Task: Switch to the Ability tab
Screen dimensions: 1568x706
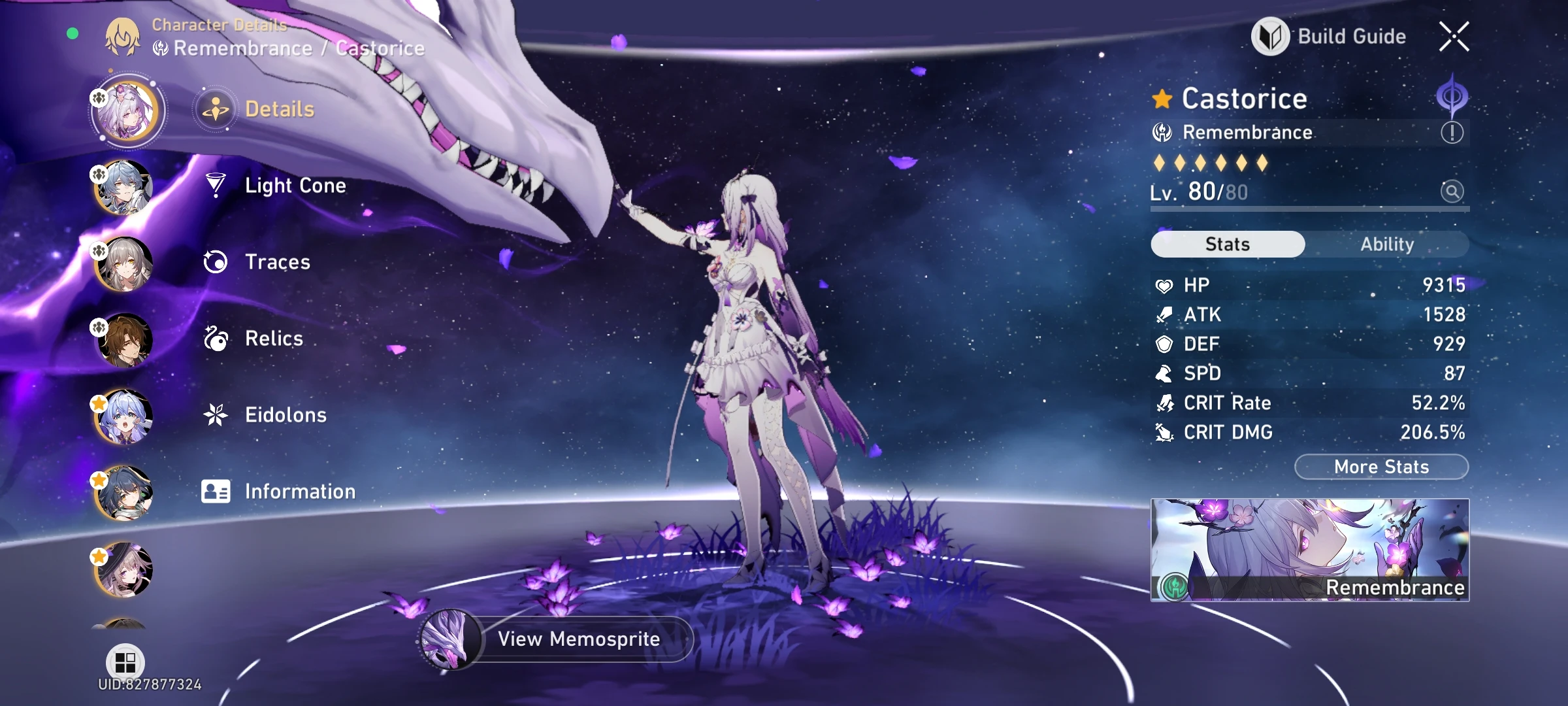Action: [x=1387, y=244]
